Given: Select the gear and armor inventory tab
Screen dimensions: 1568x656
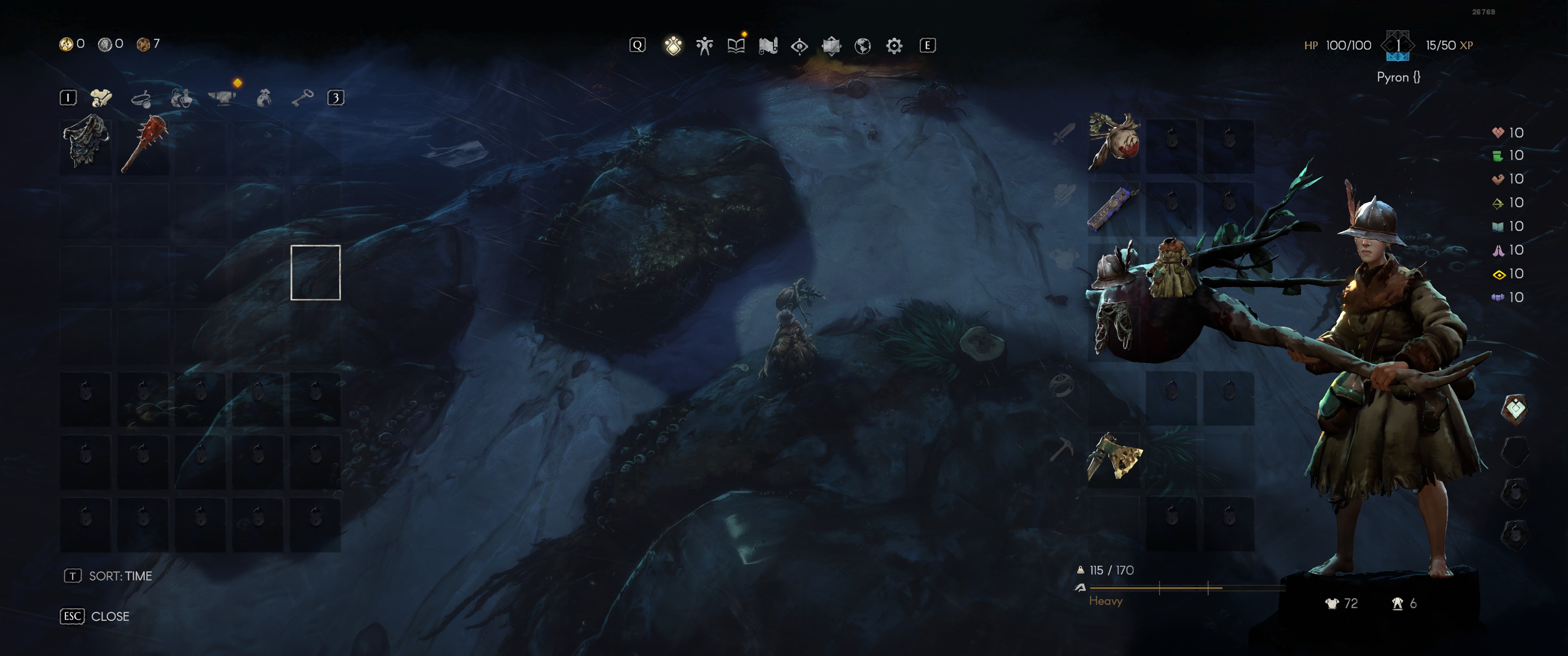Looking at the screenshot, I should coord(101,97).
